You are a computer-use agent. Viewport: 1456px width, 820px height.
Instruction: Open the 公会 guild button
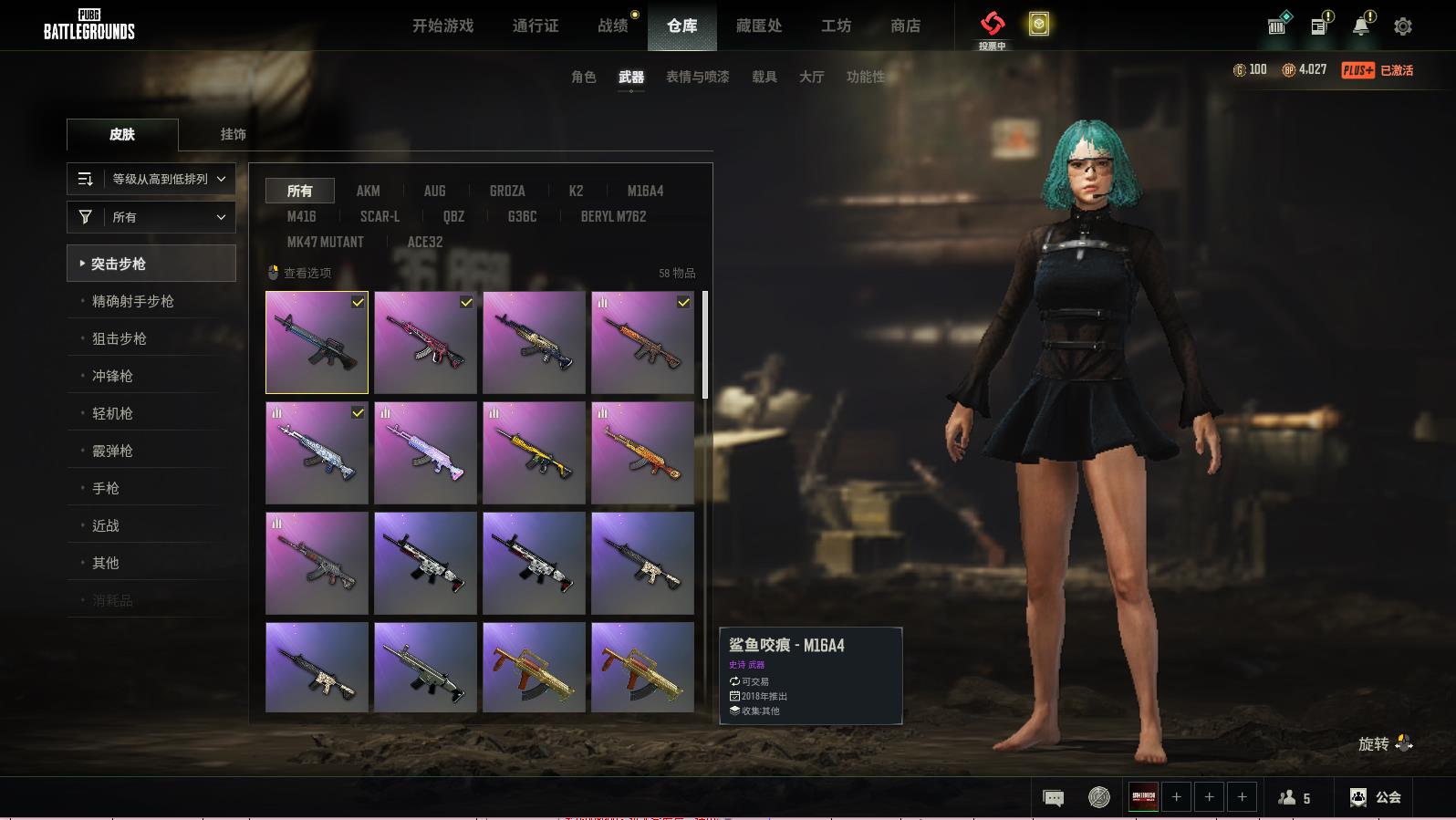click(x=1376, y=797)
